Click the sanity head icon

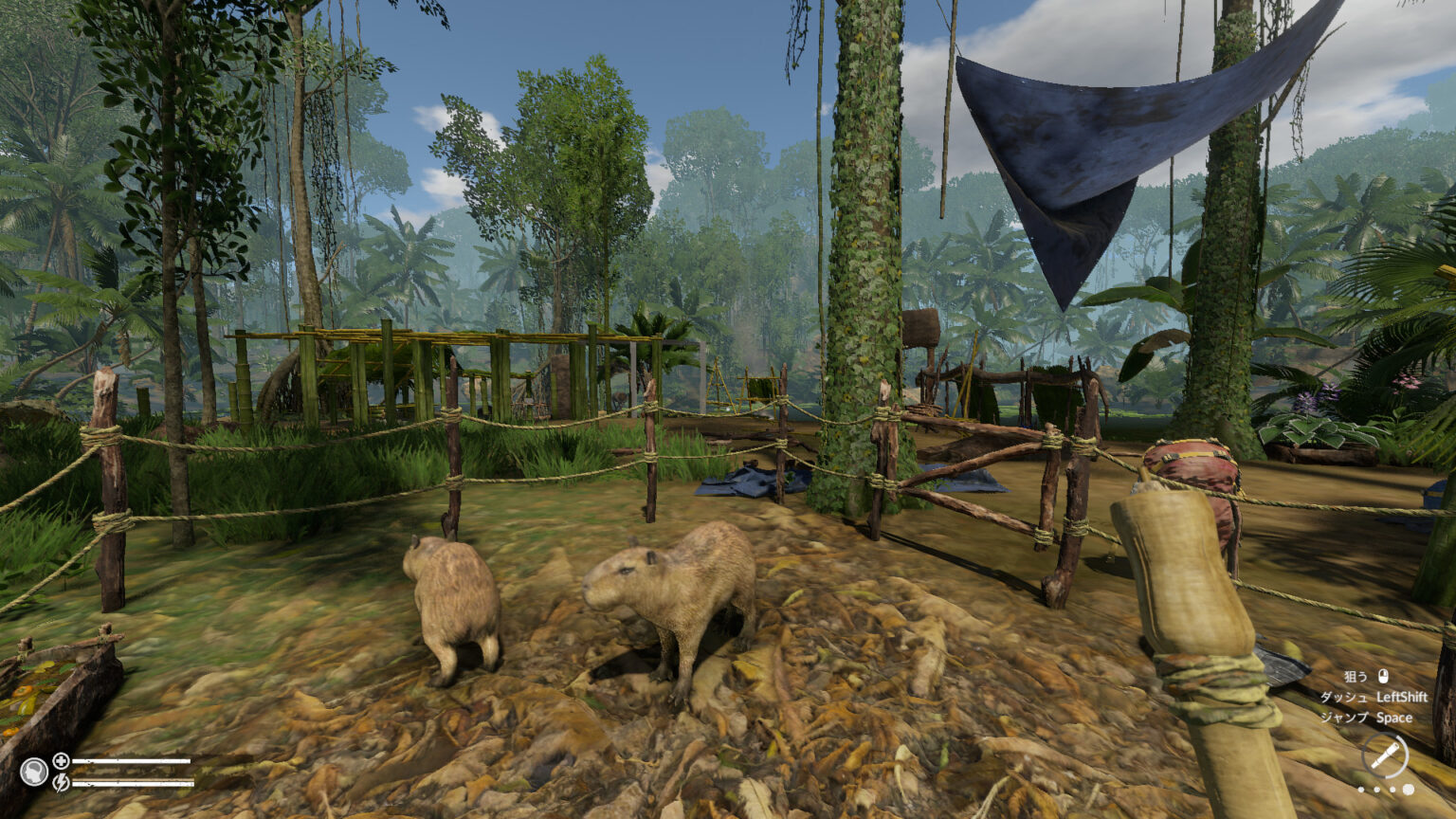coord(34,772)
